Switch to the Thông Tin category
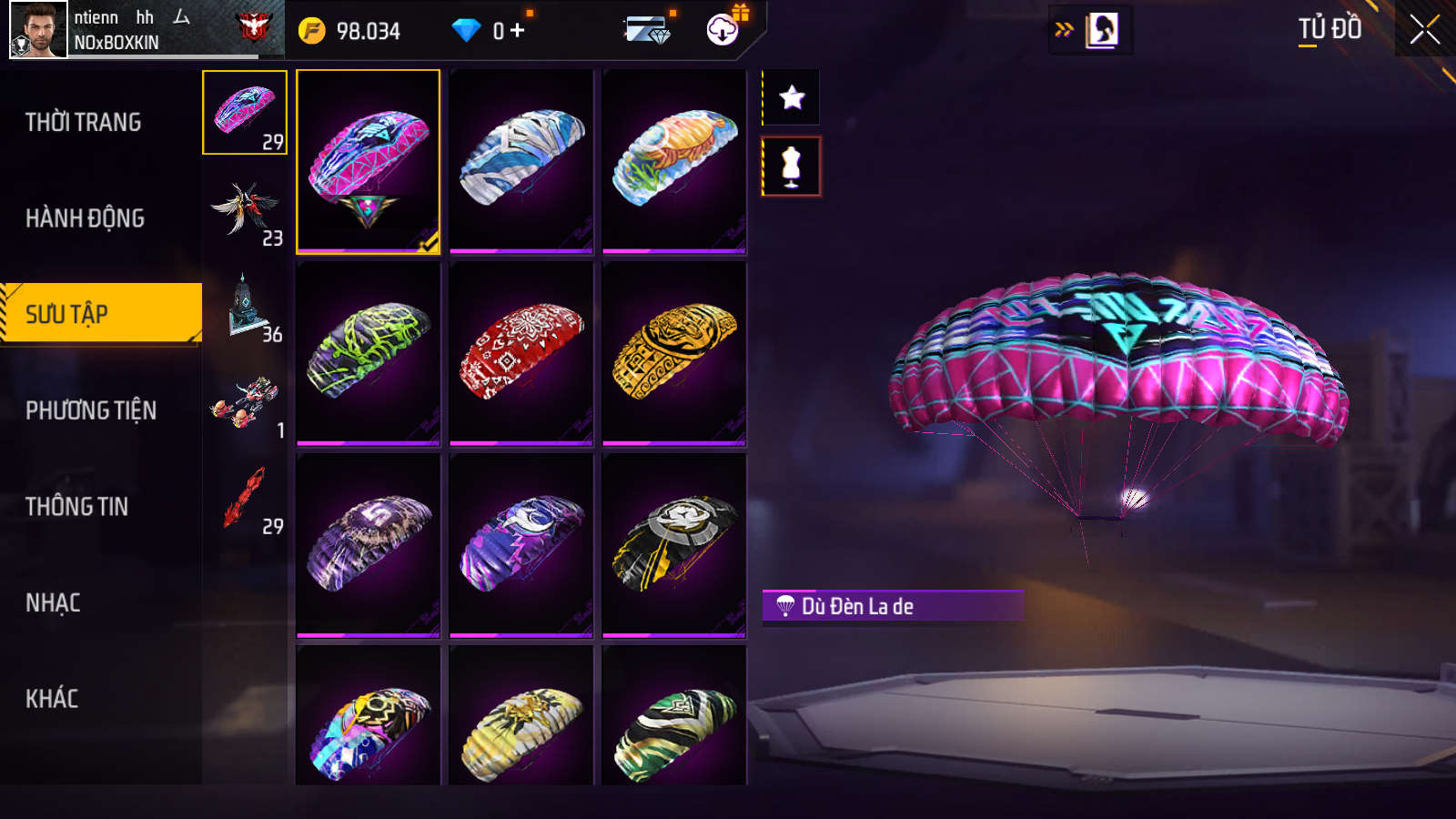 (77, 507)
